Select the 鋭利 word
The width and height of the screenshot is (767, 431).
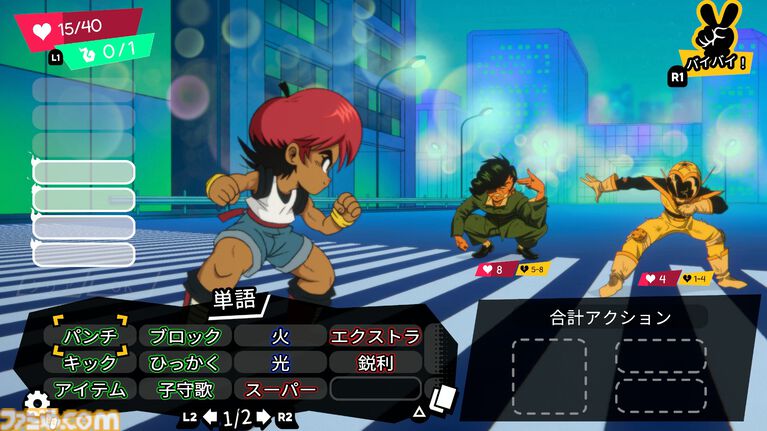(x=376, y=362)
